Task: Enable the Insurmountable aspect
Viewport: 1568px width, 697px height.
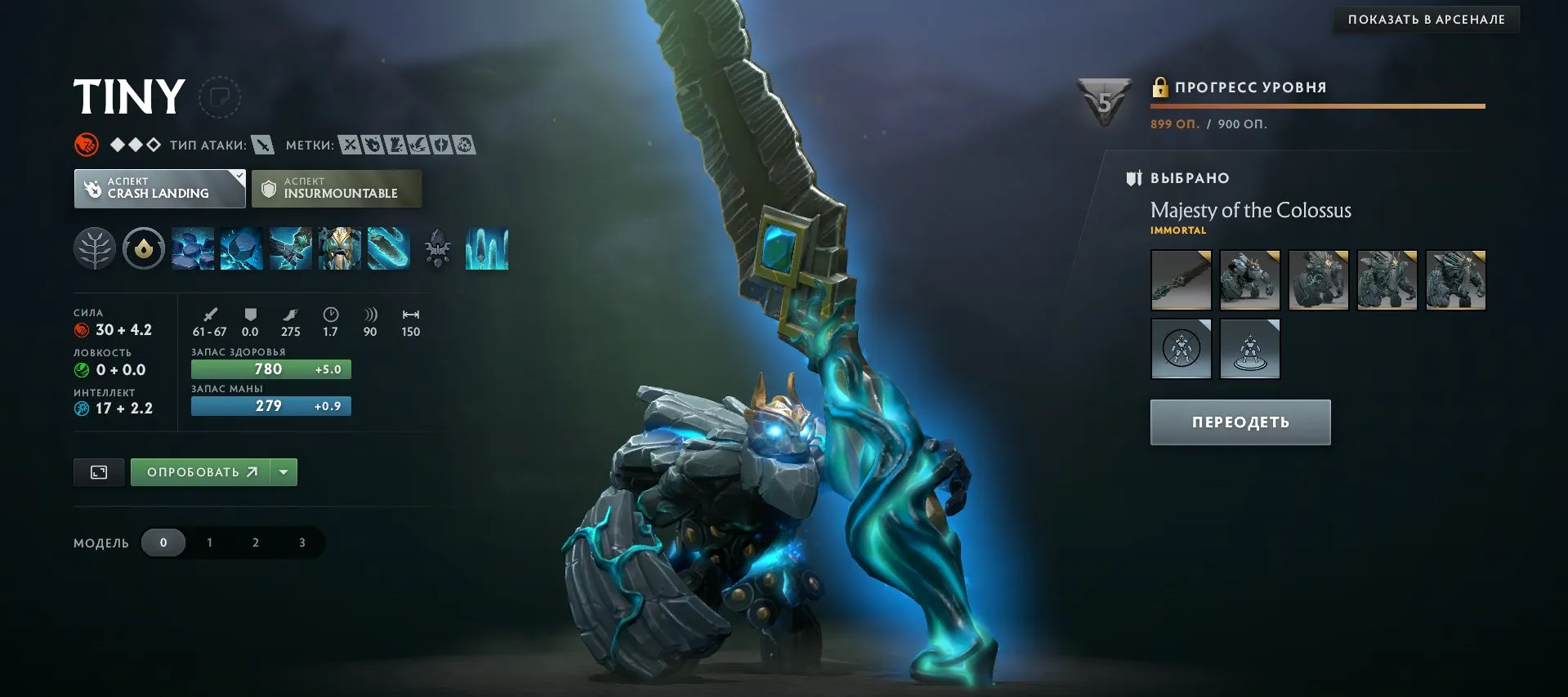Action: pos(336,188)
